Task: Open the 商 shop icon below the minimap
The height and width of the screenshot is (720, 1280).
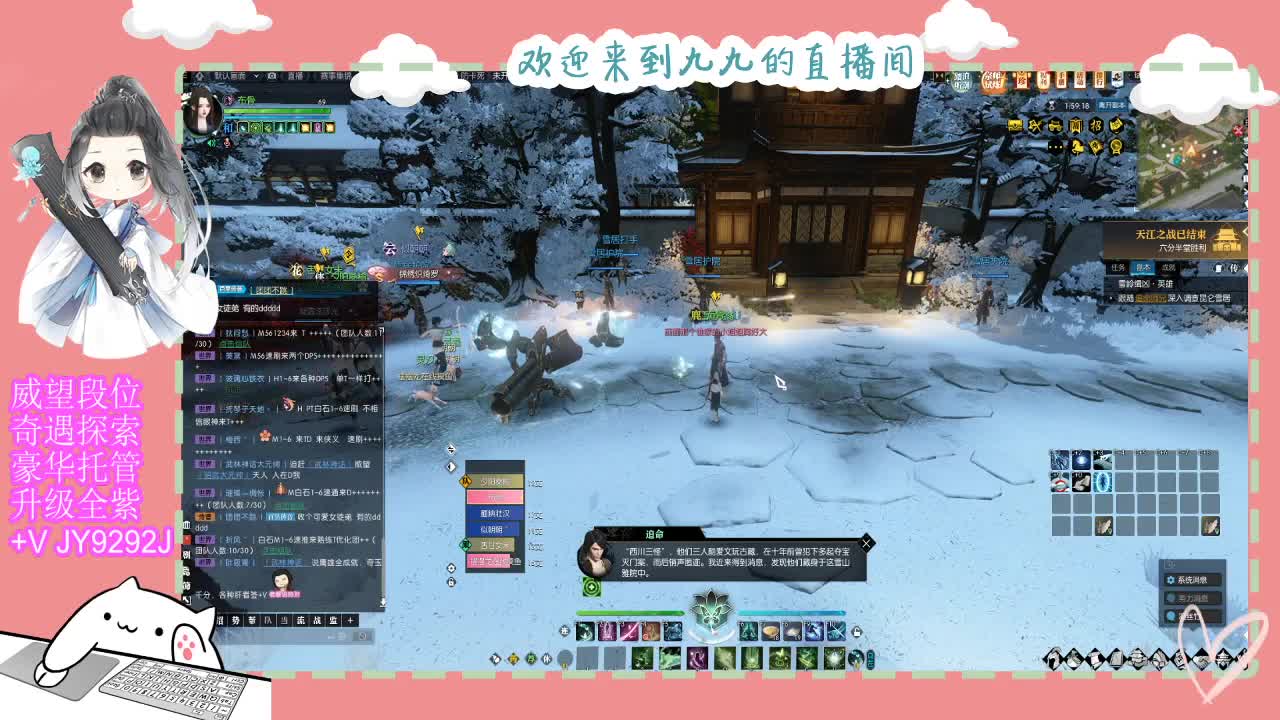Action: tap(1076, 125)
